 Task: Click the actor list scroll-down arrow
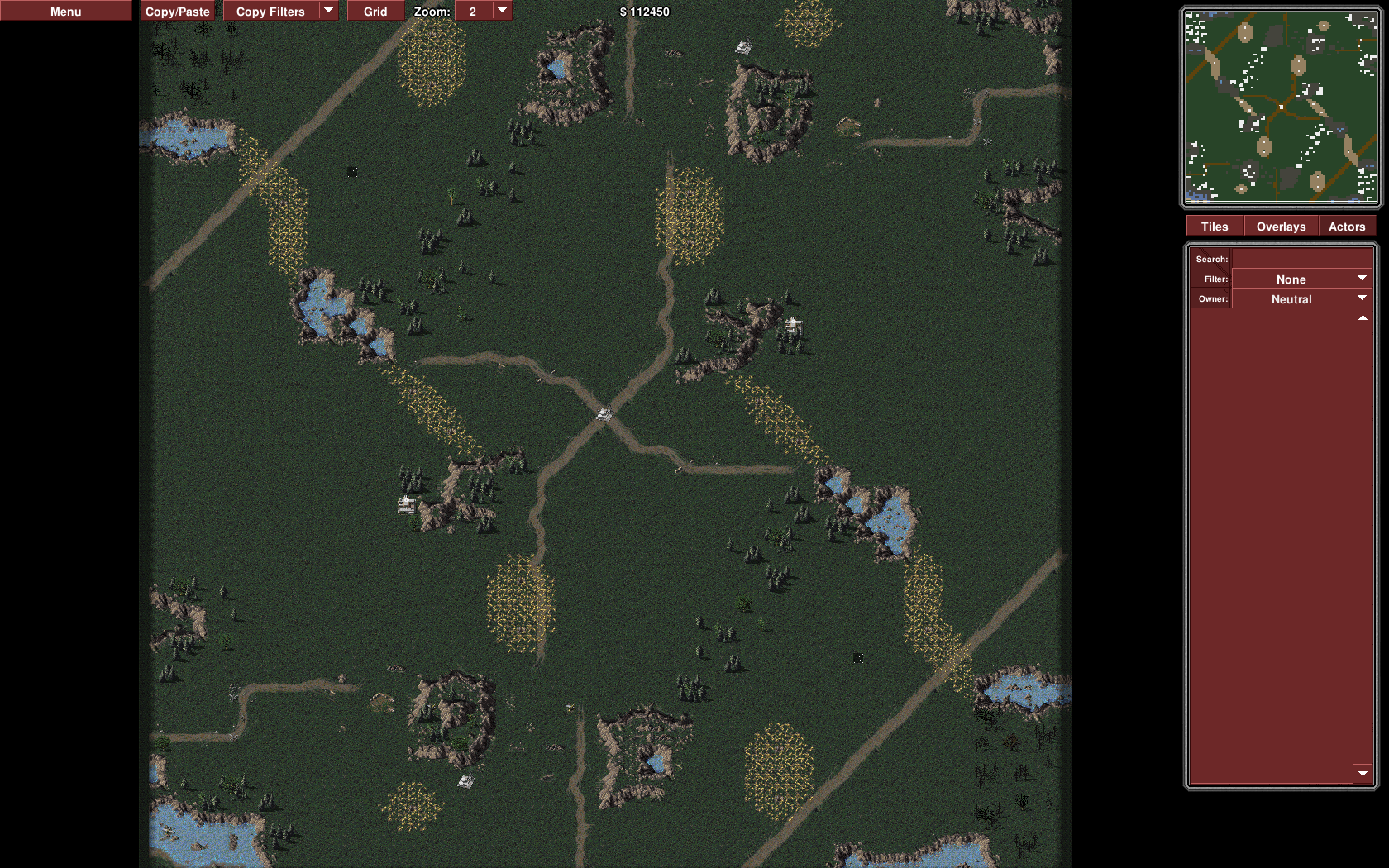click(1363, 774)
